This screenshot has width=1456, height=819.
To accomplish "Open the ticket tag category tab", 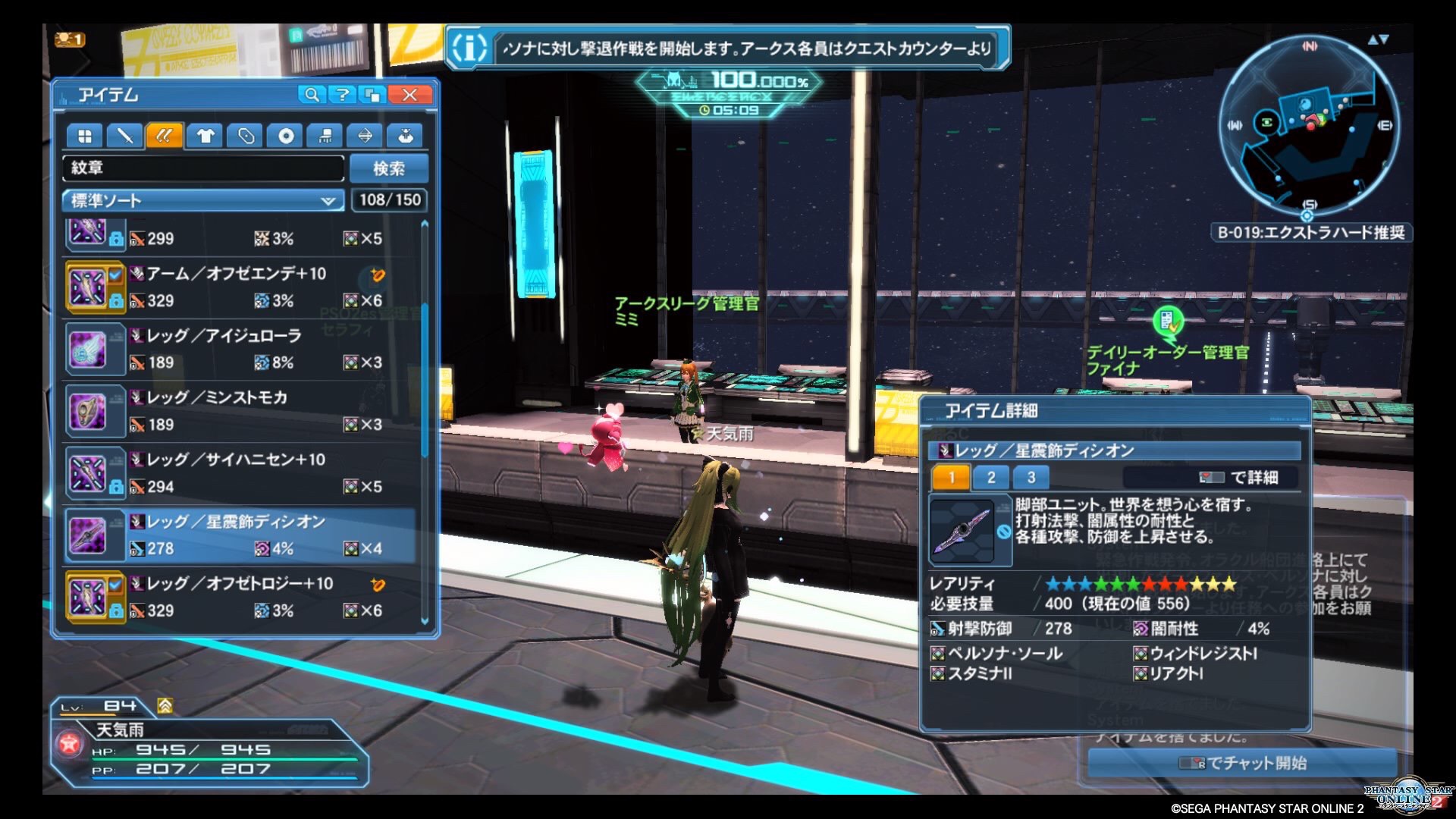I will pyautogui.click(x=245, y=136).
